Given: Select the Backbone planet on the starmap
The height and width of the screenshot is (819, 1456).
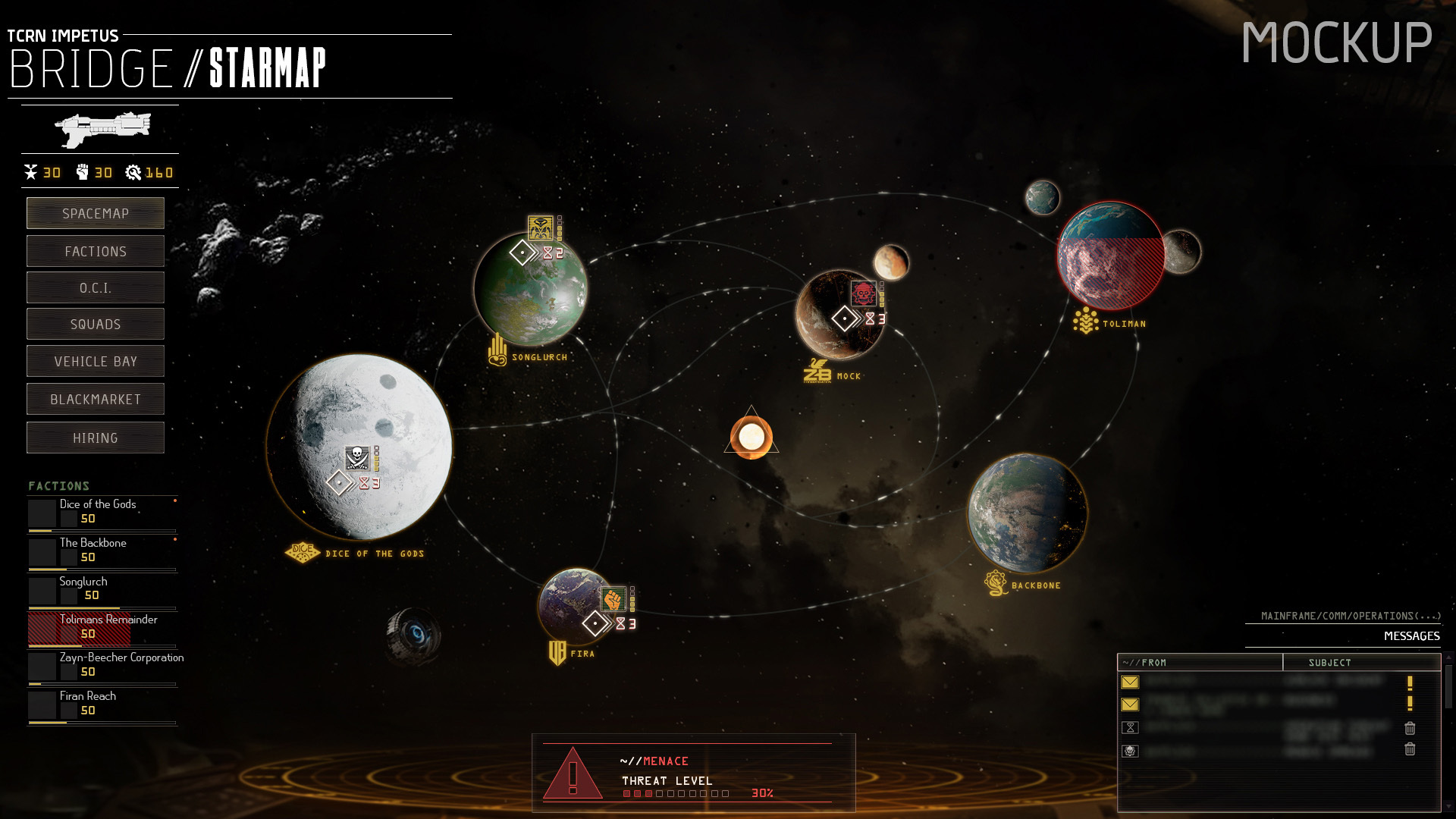Looking at the screenshot, I should [1028, 513].
